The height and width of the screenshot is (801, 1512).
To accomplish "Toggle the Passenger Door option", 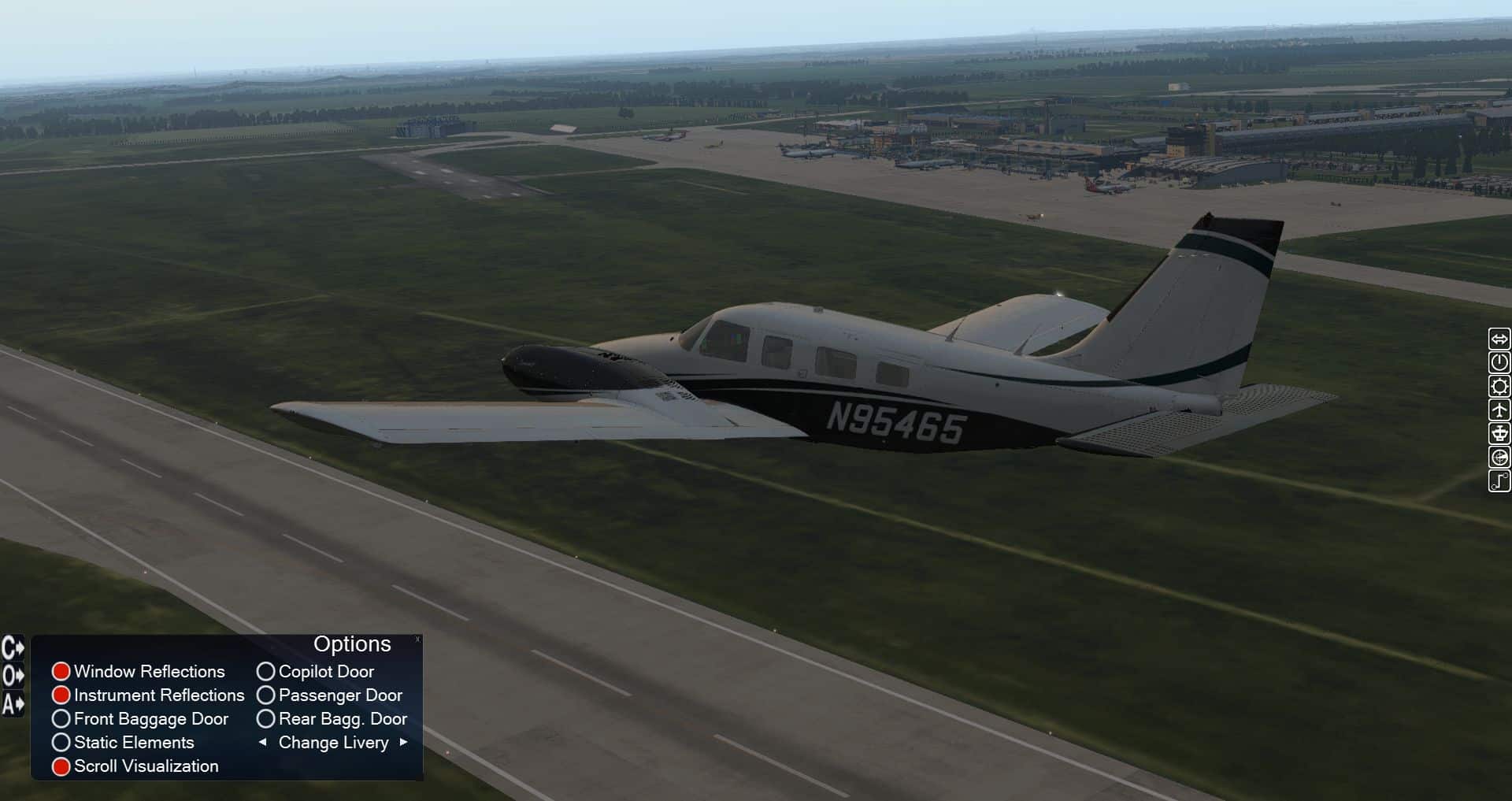I will pyautogui.click(x=266, y=695).
